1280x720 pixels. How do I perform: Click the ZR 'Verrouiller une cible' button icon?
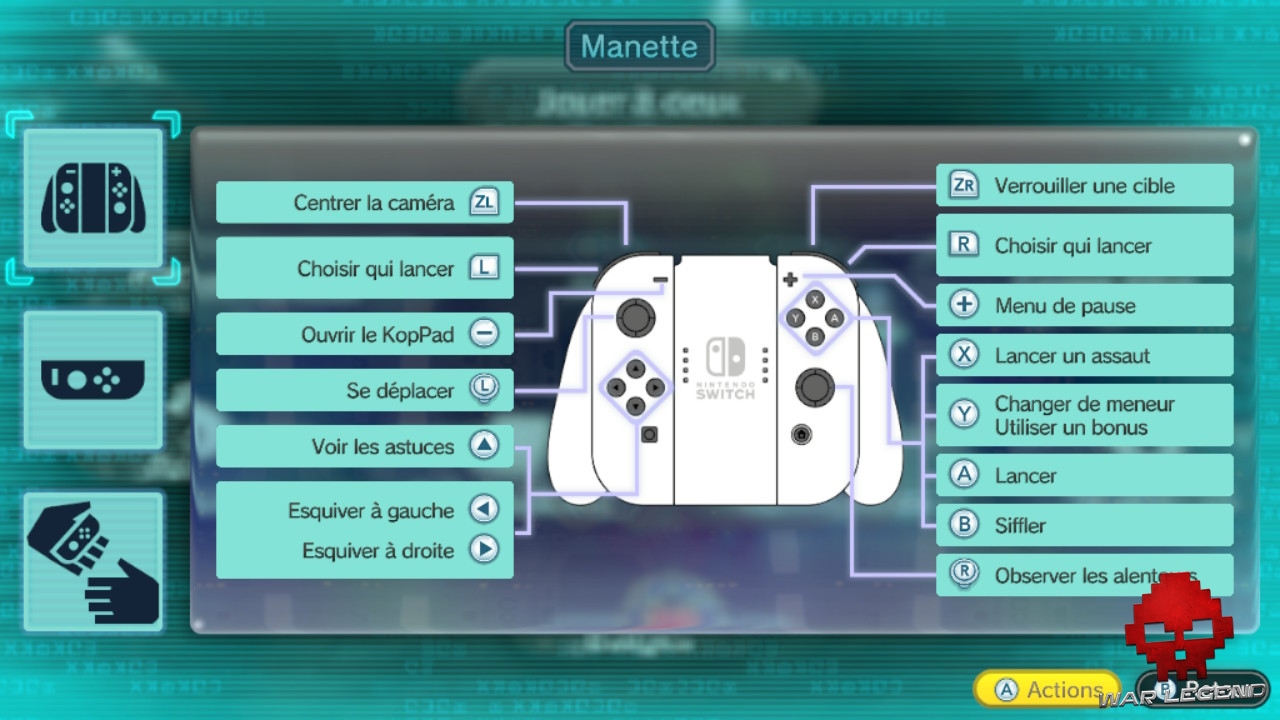tap(963, 186)
